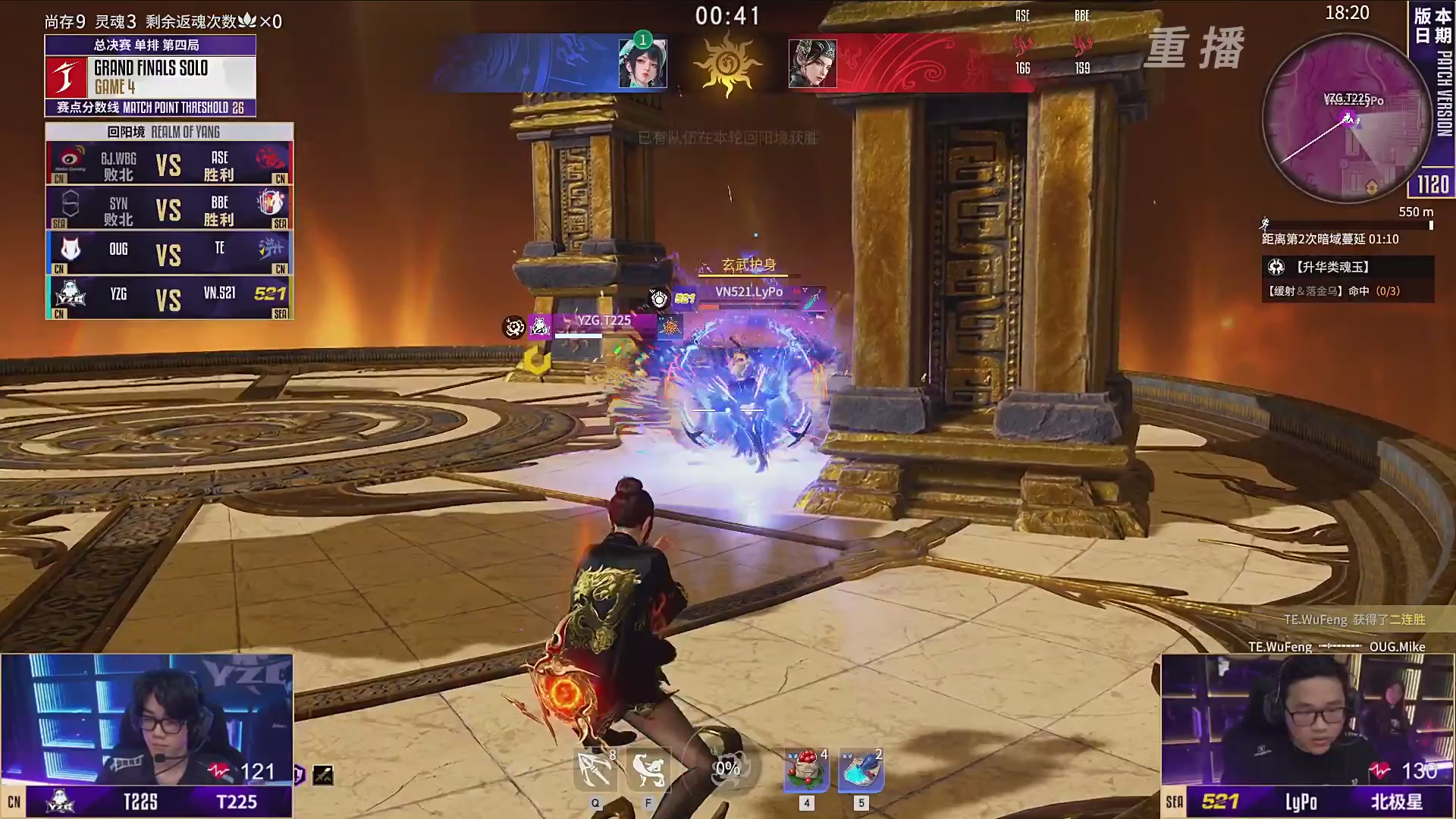Click the red team hero portrait
Image resolution: width=1456 pixels, height=819 pixels.
[812, 64]
